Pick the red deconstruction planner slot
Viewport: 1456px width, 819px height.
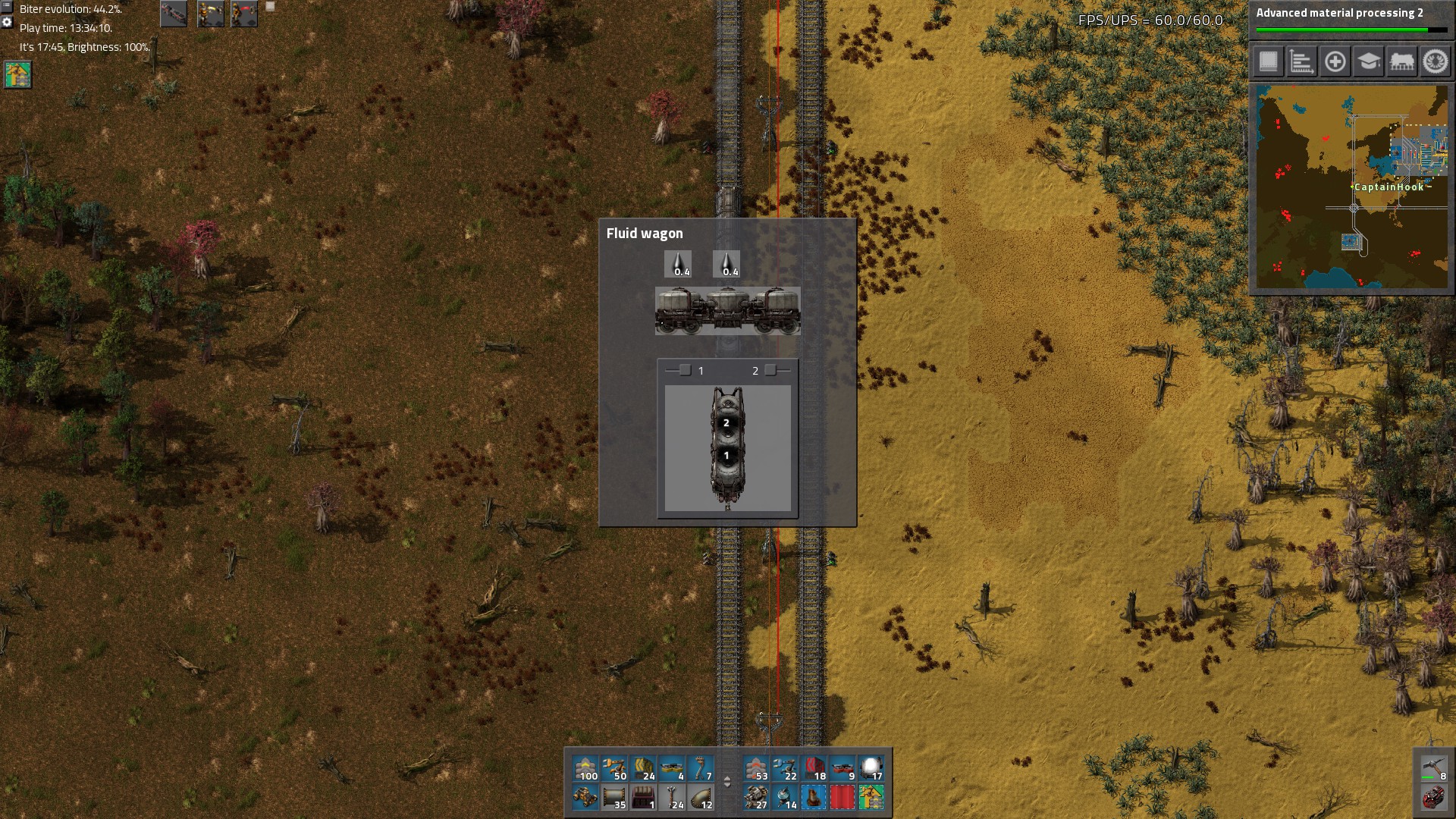point(843,797)
